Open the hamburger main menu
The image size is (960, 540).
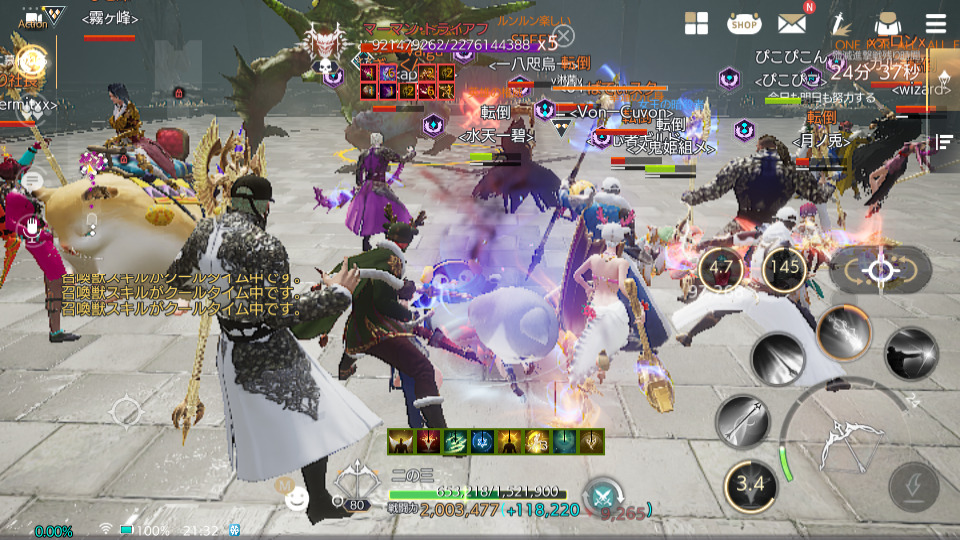point(935,24)
